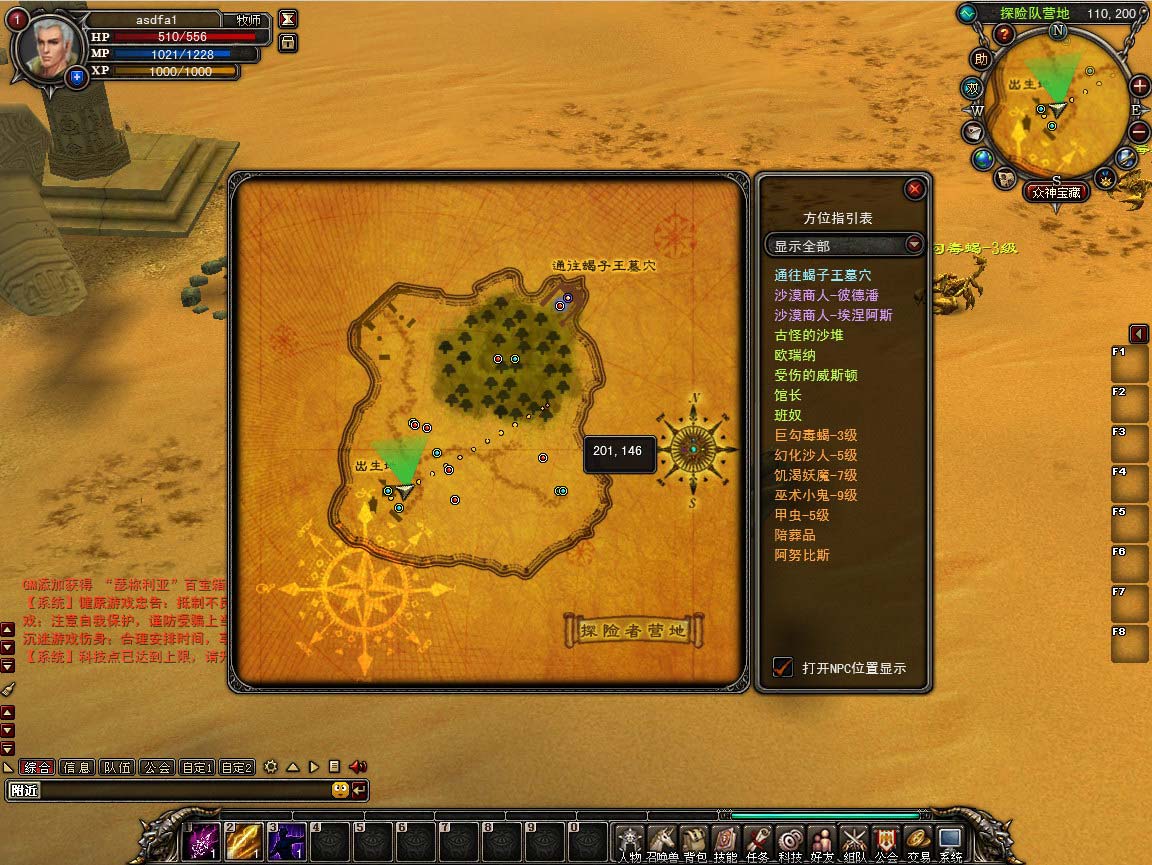Switch to the 综合 chat tab
This screenshot has width=1152, height=865.
pyautogui.click(x=38, y=767)
